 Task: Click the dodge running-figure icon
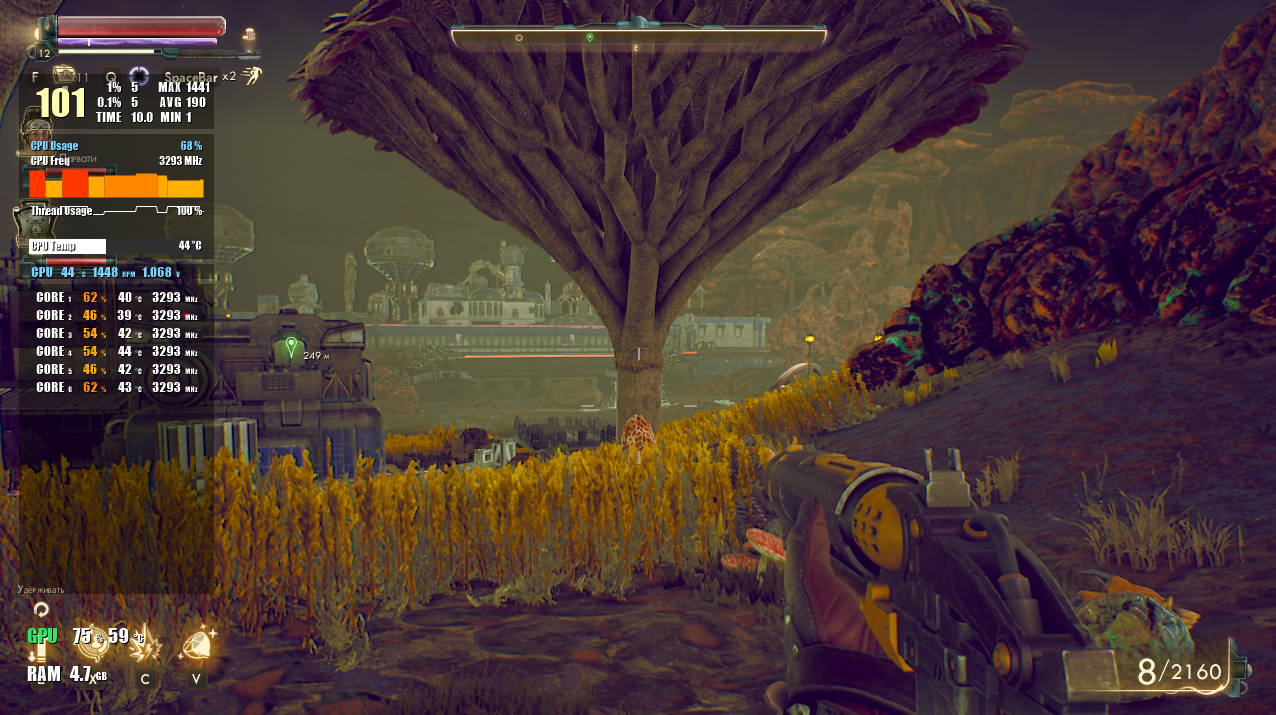pyautogui.click(x=257, y=75)
